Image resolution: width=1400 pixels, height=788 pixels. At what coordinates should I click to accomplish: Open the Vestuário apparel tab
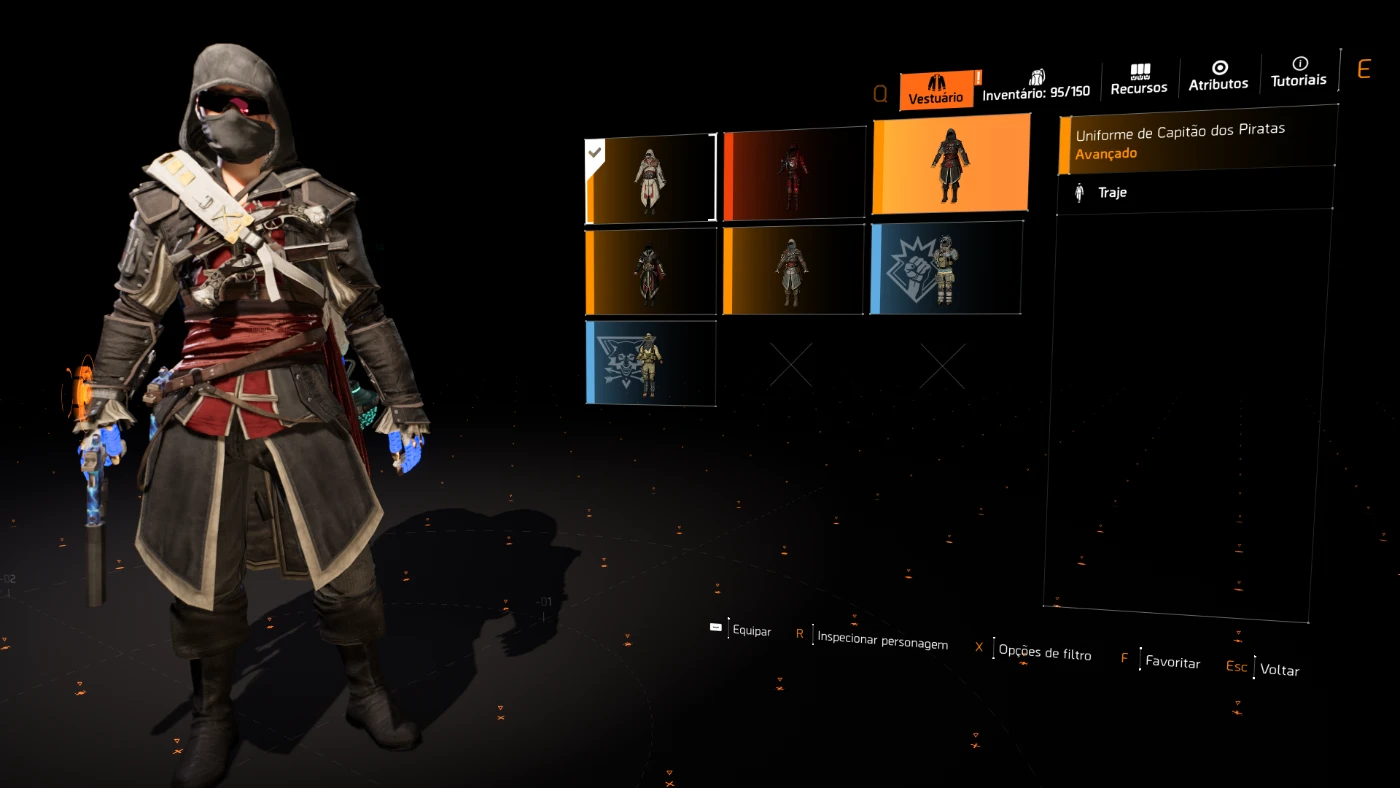click(x=936, y=90)
